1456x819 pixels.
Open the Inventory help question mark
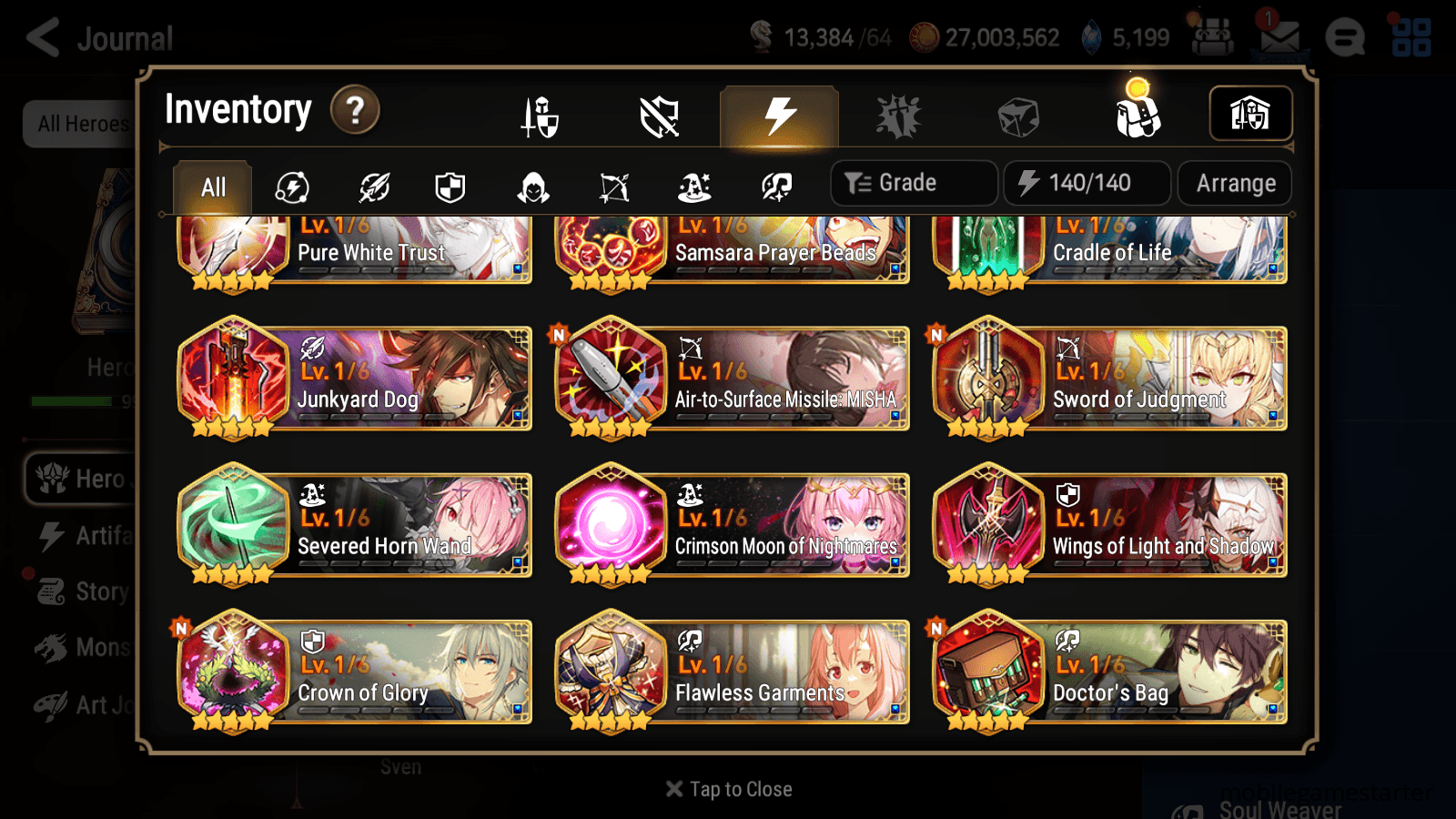(354, 109)
